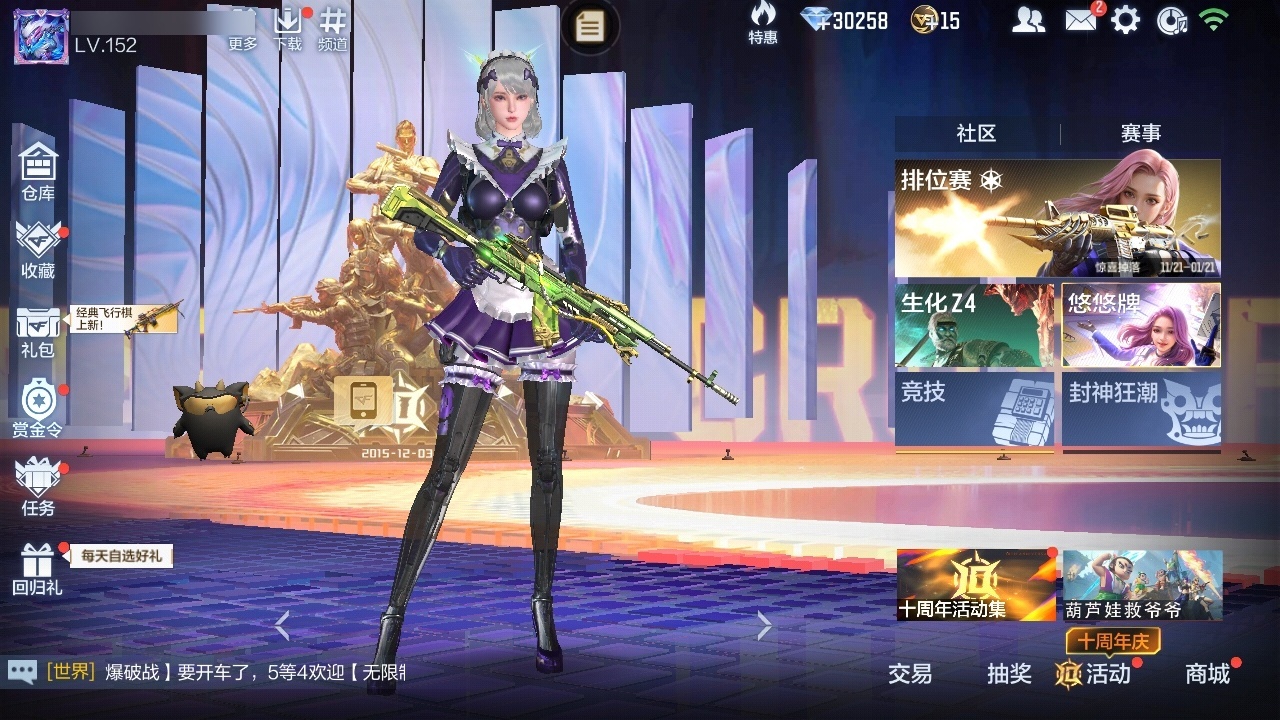Open the gear settings menu
The height and width of the screenshot is (720, 1280).
(1126, 20)
